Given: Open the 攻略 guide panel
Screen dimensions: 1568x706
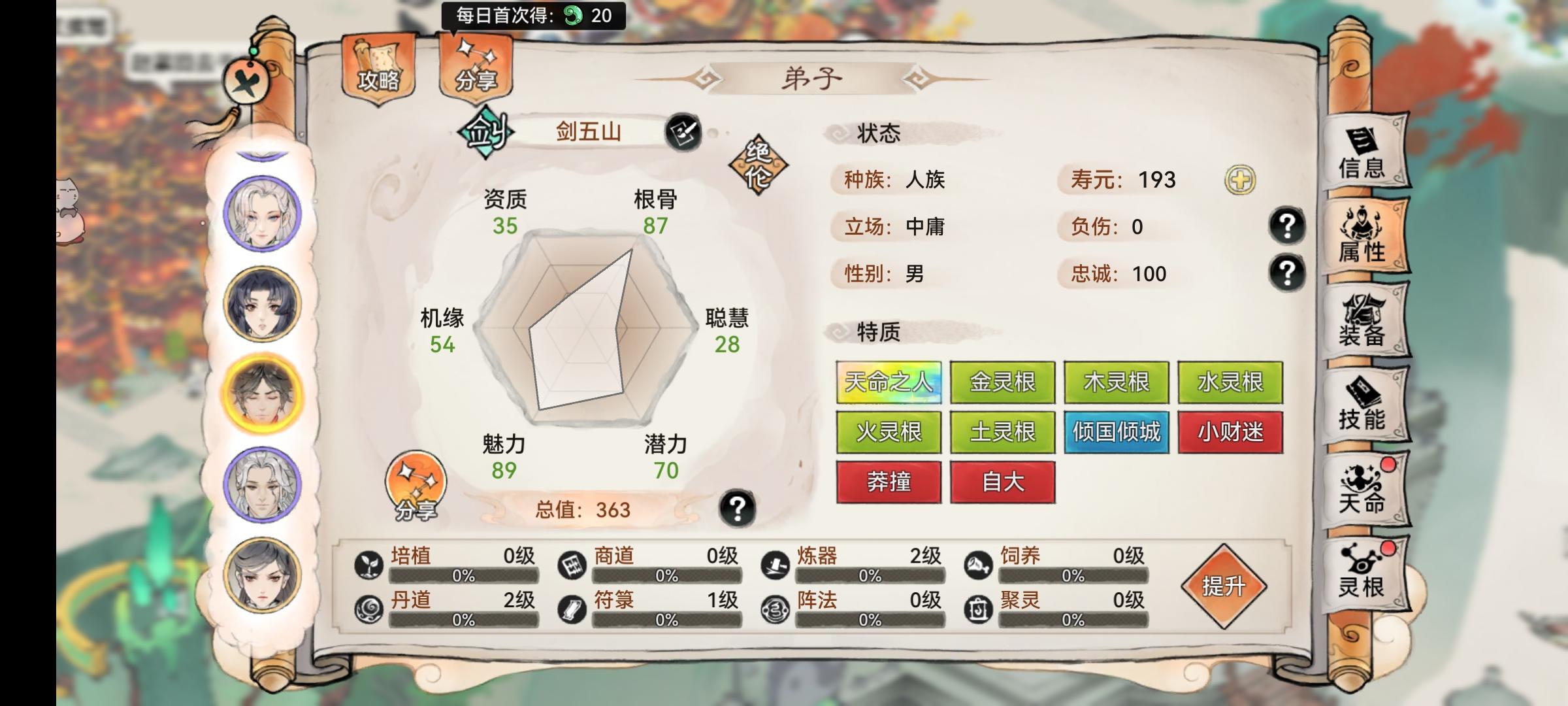Looking at the screenshot, I should click(378, 72).
